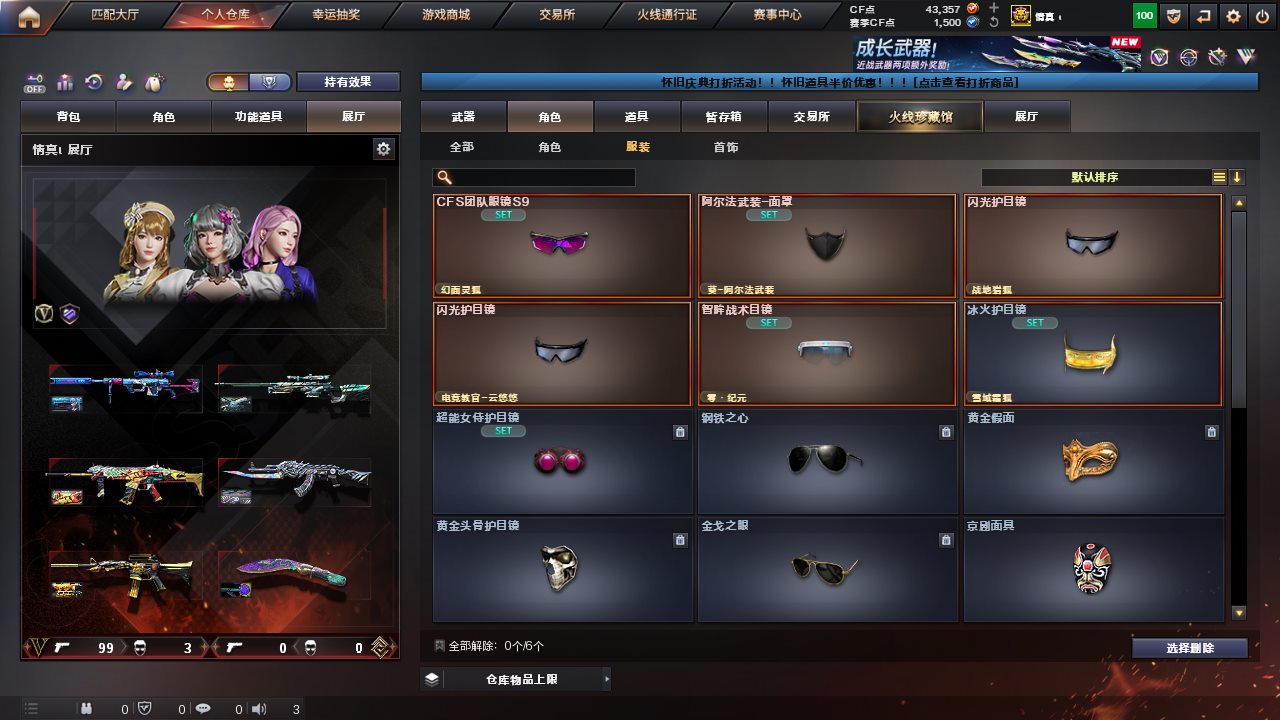Choose the 京剧面具 opera mask item

click(1093, 570)
